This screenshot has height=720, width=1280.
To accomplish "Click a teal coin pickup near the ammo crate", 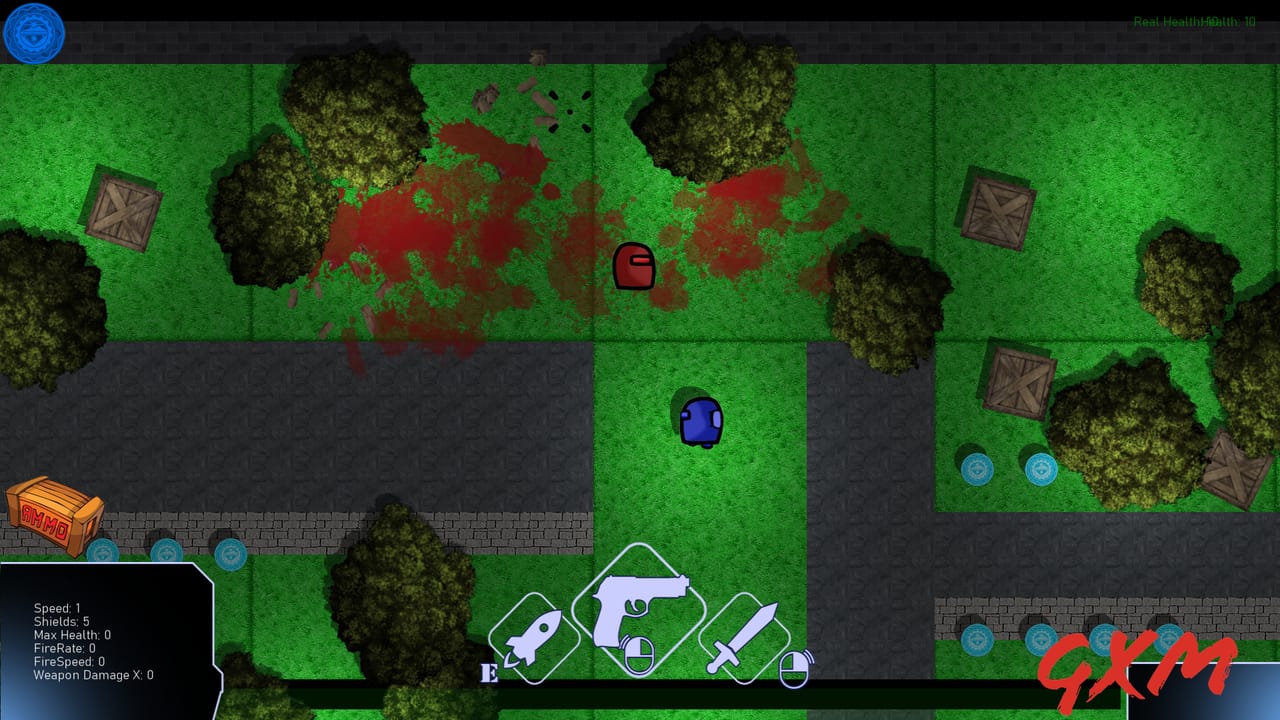I will pyautogui.click(x=104, y=550).
